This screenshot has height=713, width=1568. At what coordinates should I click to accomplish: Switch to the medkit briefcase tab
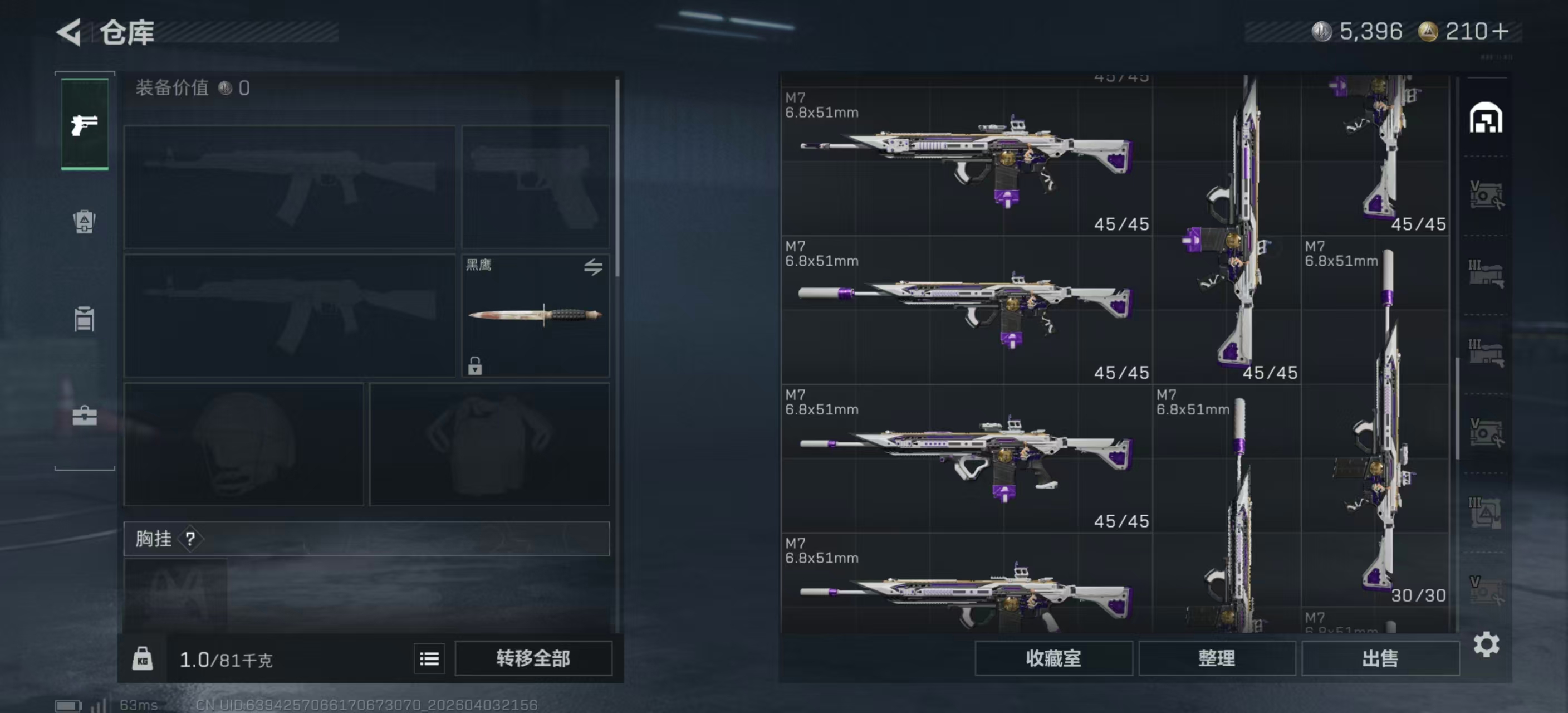[x=85, y=416]
